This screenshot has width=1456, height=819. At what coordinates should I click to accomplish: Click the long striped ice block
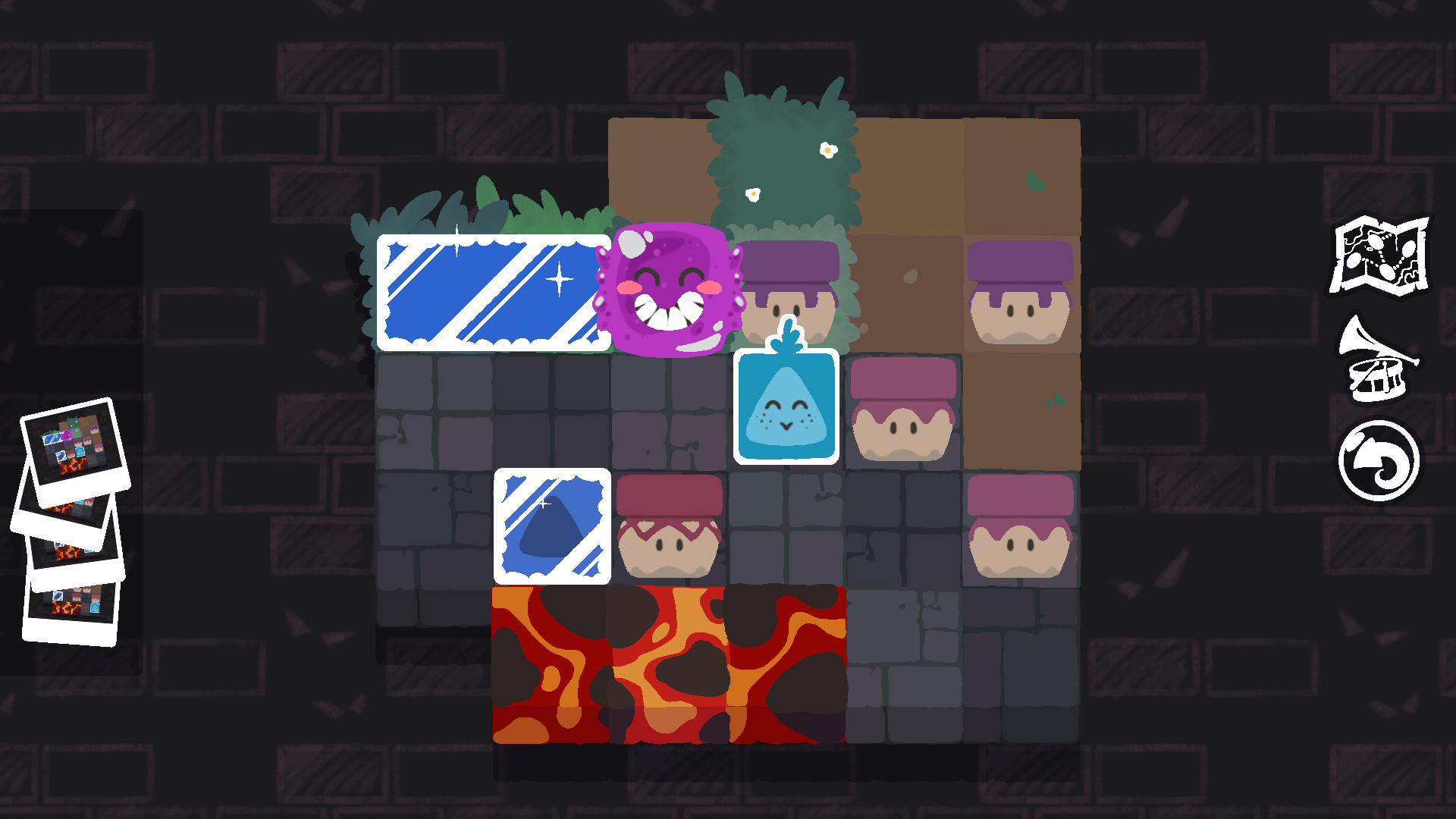[493, 292]
